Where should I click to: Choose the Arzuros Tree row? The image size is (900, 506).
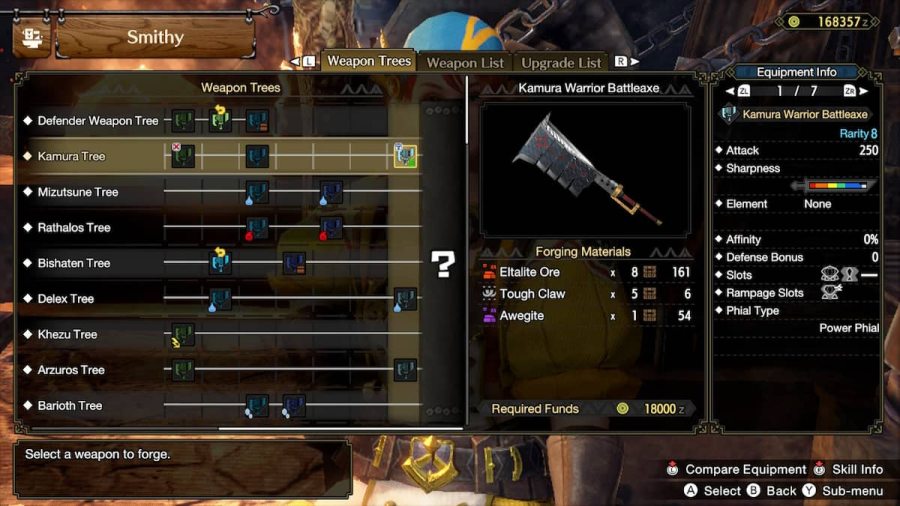coord(71,370)
